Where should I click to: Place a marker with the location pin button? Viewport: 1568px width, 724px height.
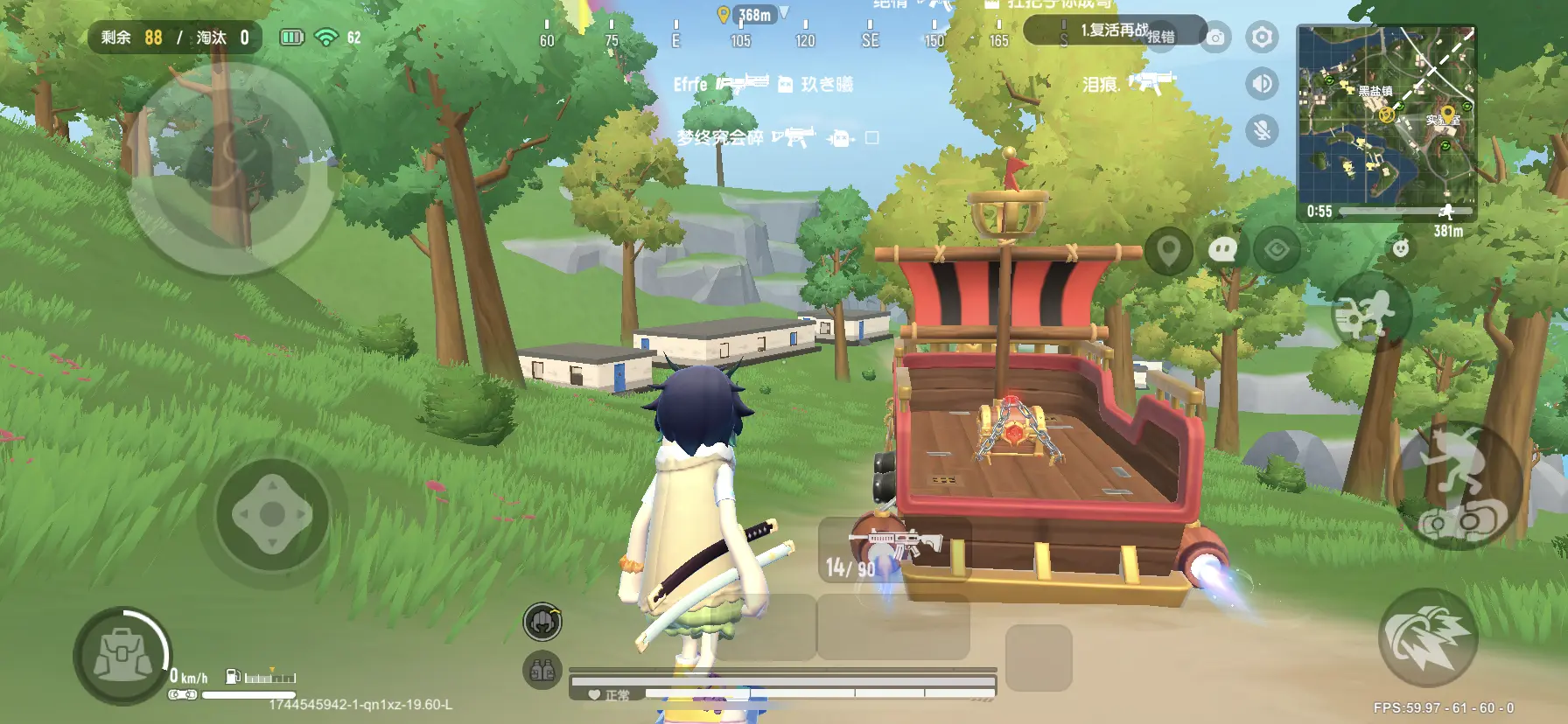[1169, 251]
